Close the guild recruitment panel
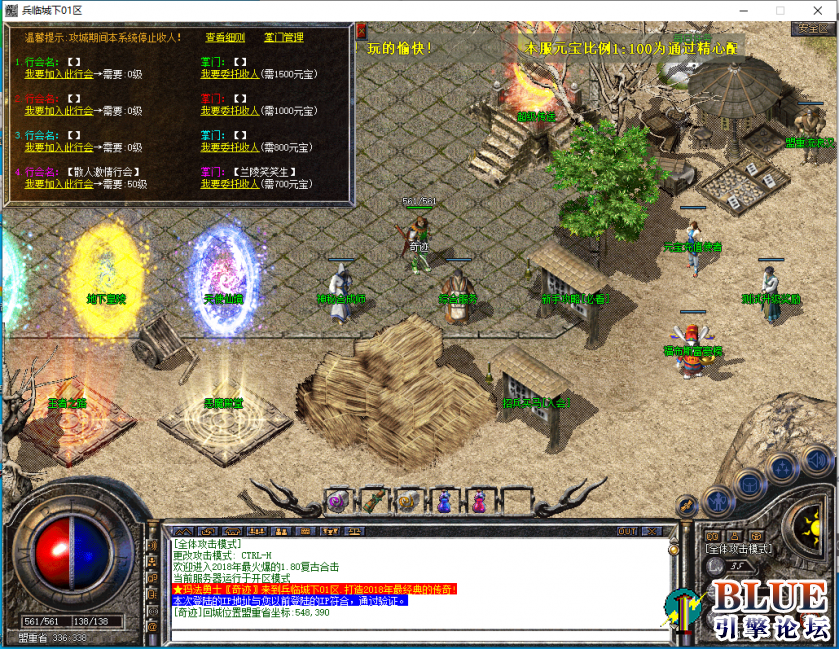Viewport: 839px width, 649px height. point(361,30)
